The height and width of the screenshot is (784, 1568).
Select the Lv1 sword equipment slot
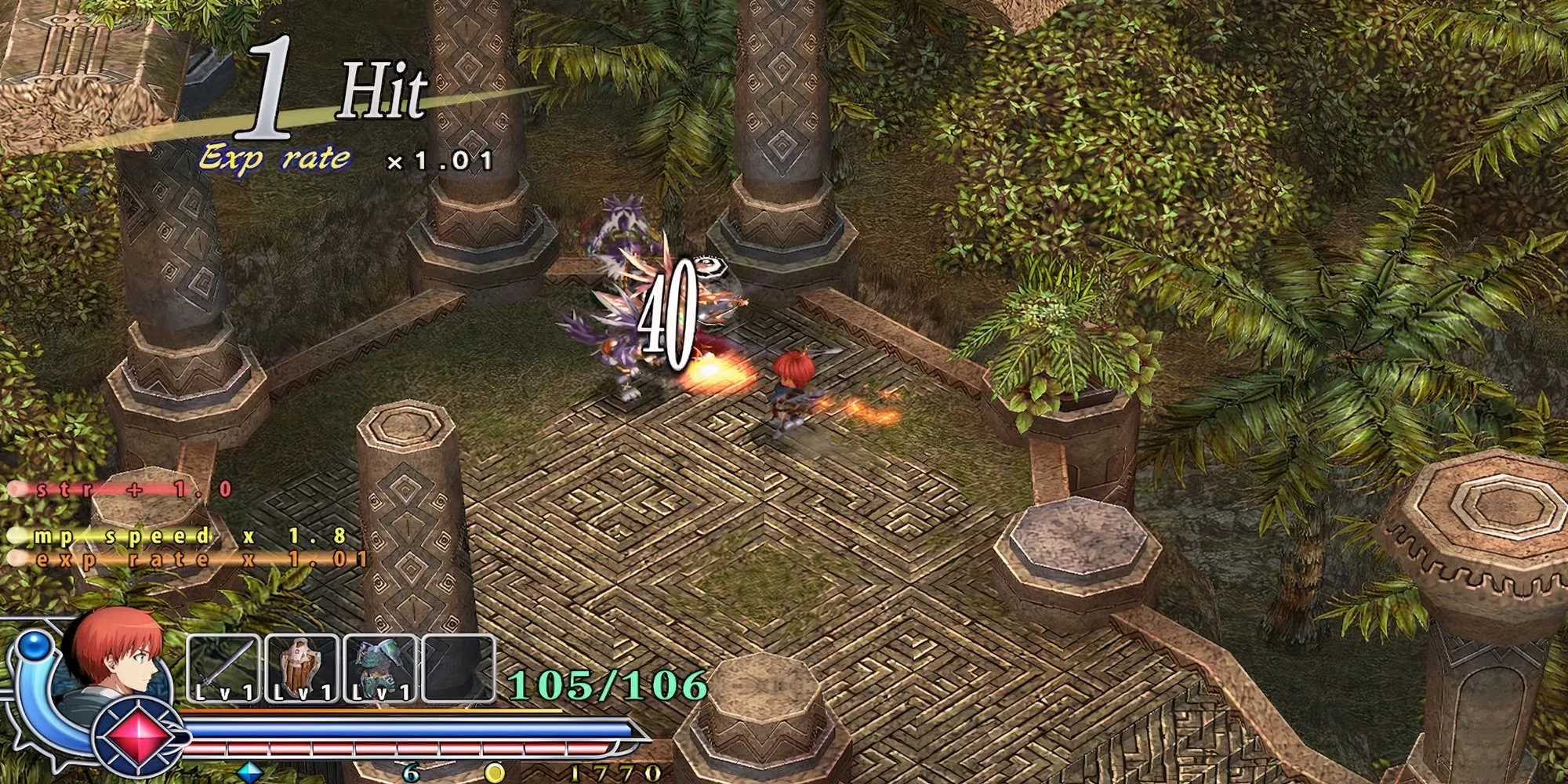pos(223,668)
